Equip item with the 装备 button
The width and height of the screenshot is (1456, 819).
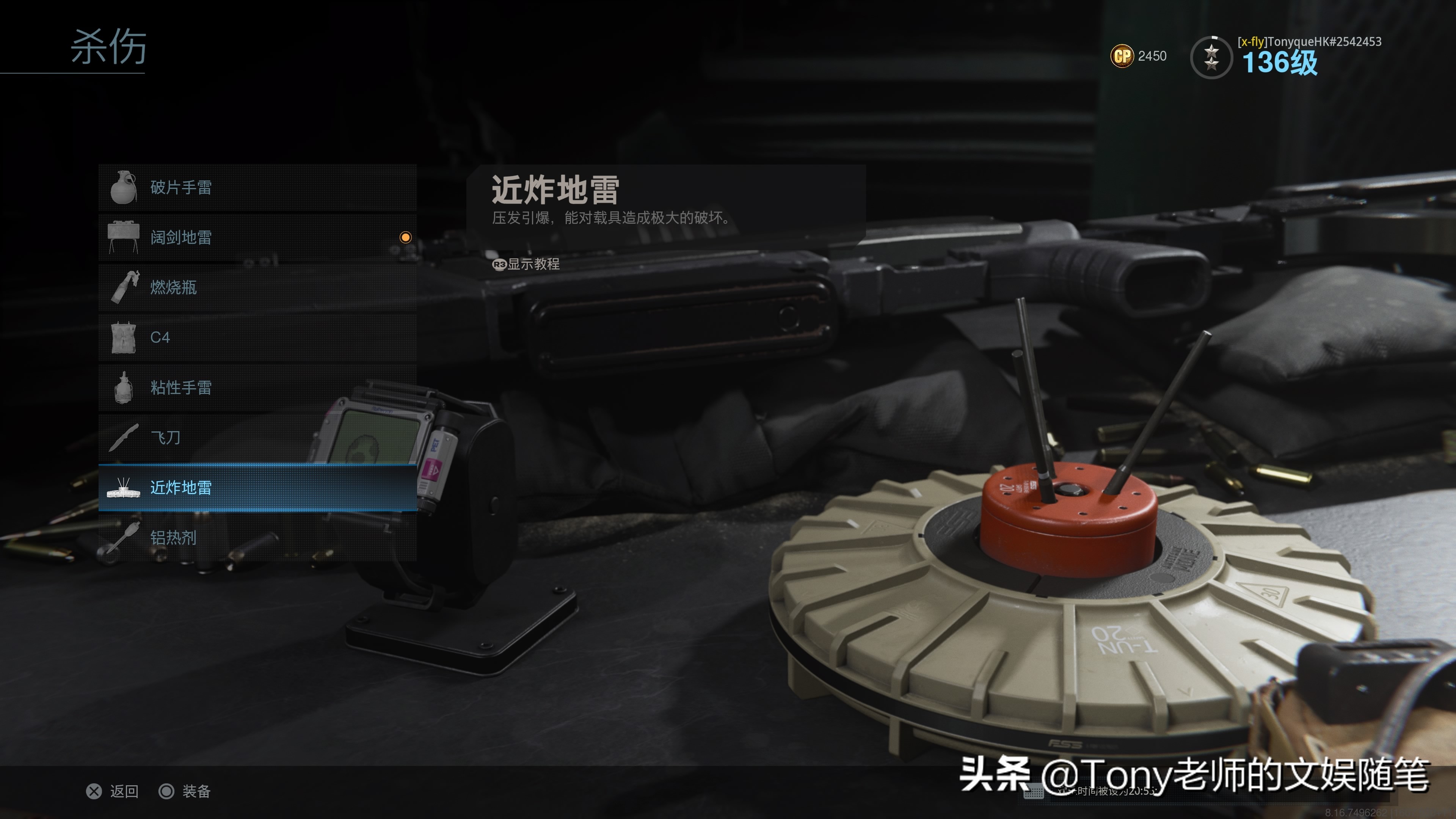click(185, 791)
